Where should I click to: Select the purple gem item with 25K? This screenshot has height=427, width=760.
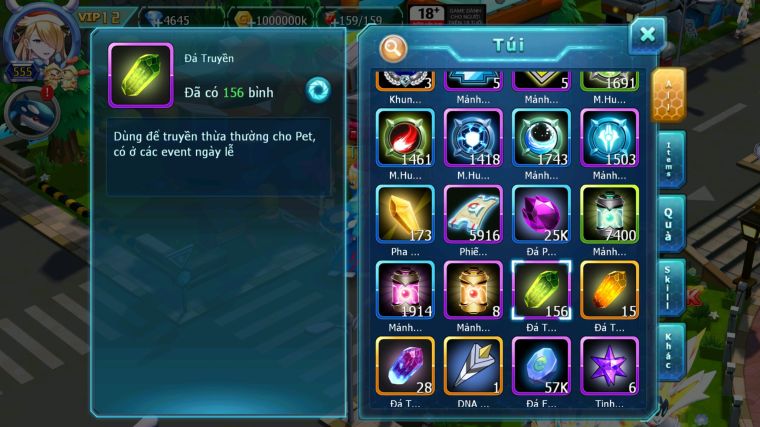click(x=541, y=214)
